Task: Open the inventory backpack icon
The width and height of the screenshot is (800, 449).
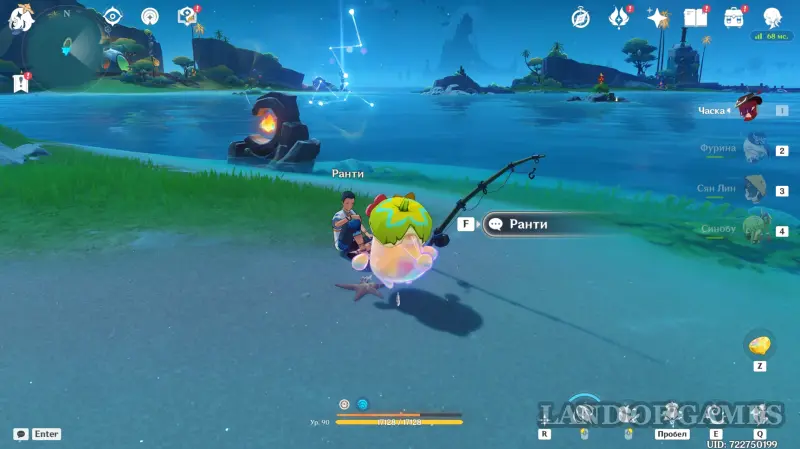Action: pos(734,17)
